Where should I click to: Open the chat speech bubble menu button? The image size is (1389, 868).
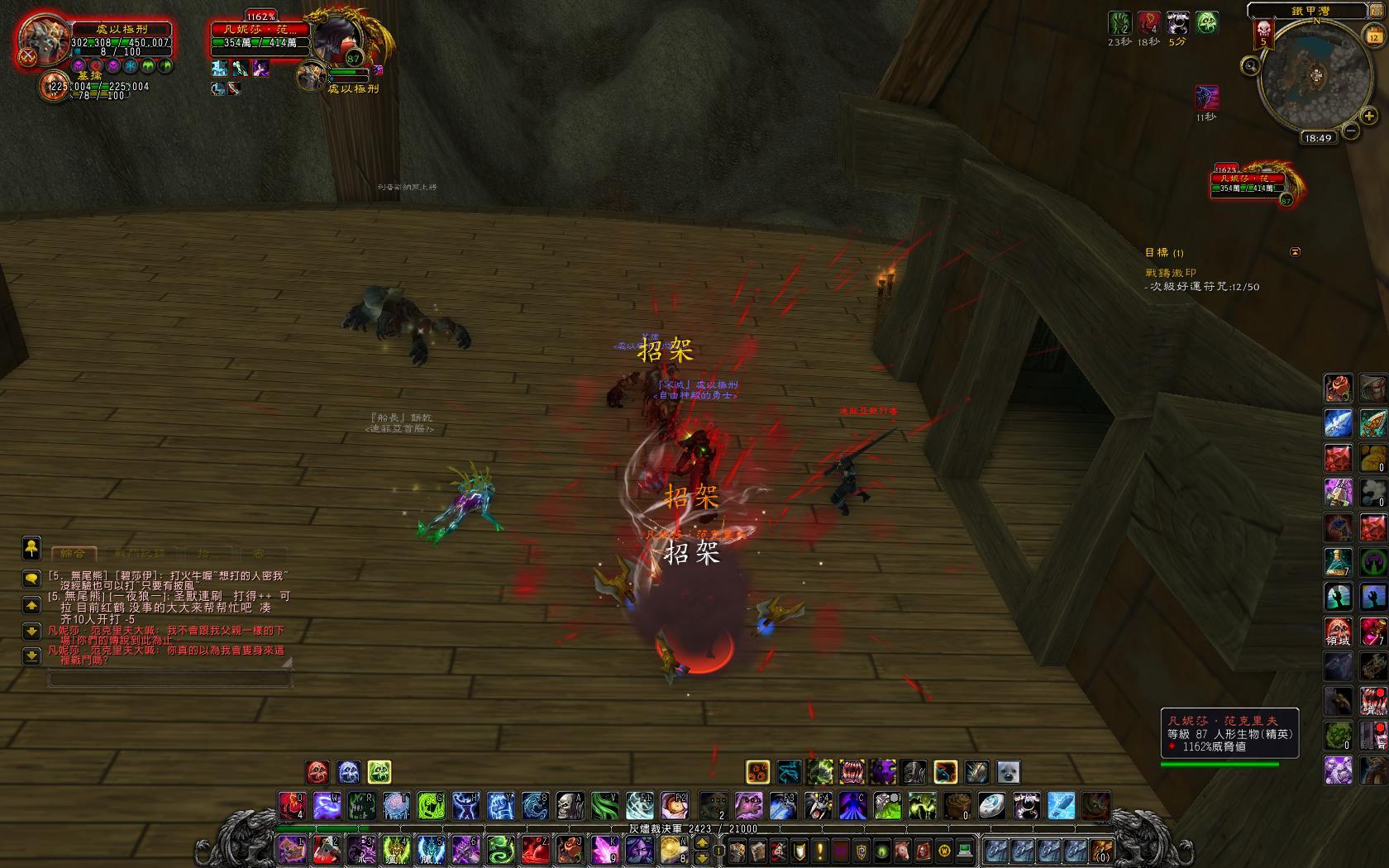pos(31,578)
